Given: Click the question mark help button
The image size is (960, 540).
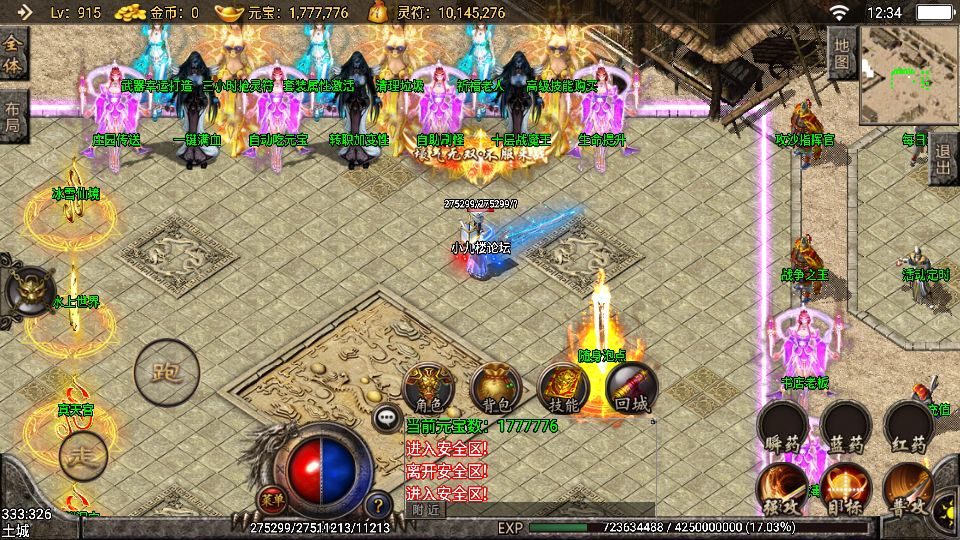Looking at the screenshot, I should coord(378,505).
